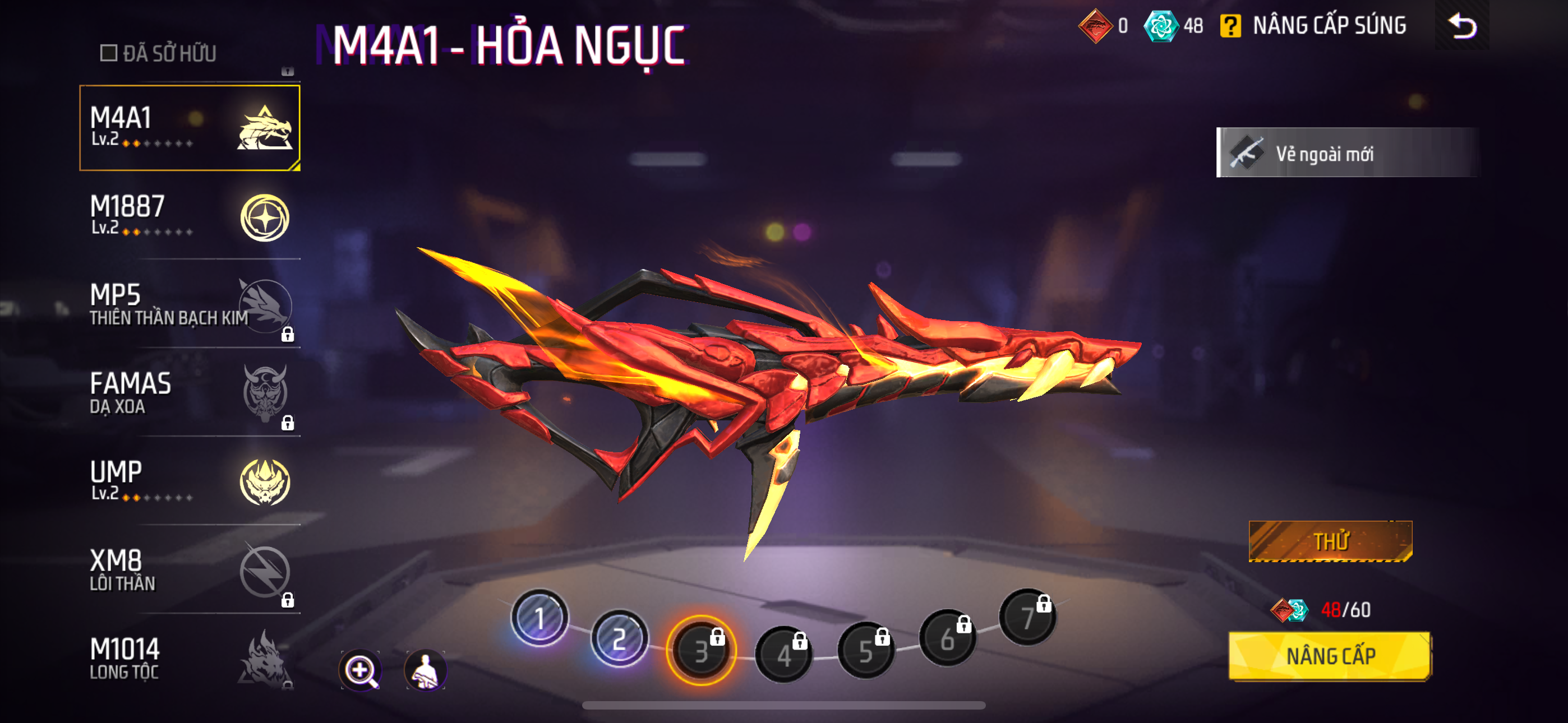Image resolution: width=1568 pixels, height=723 pixels.
Task: Show the character preview icon
Action: pos(426,670)
